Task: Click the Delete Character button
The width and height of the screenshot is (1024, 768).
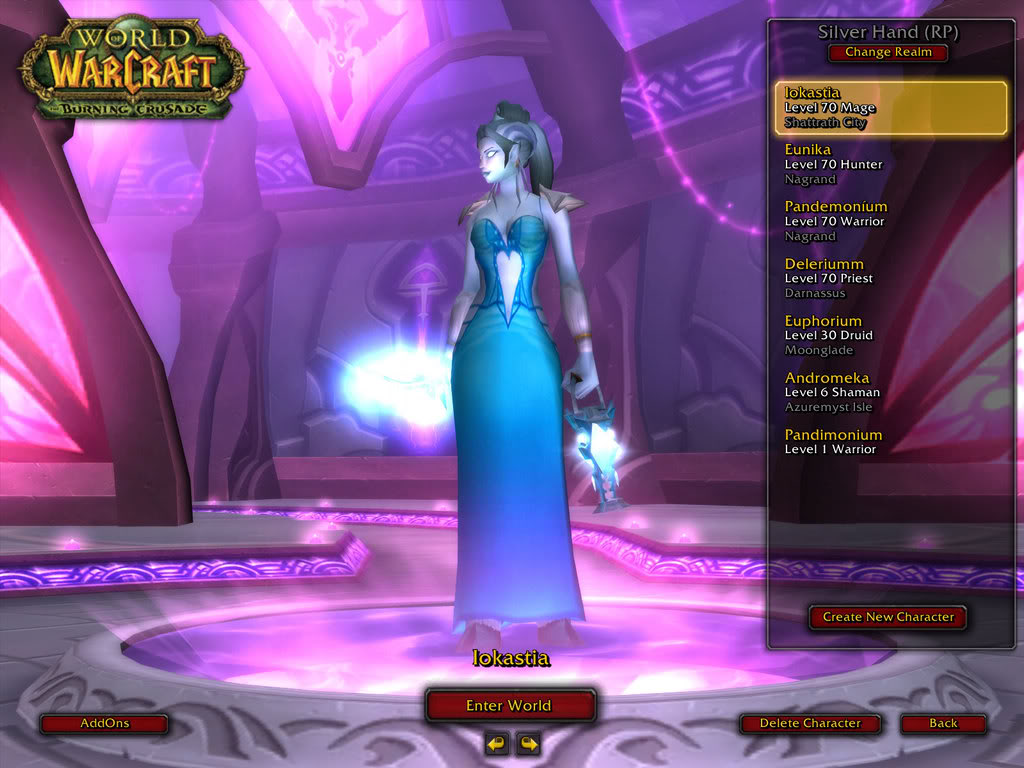Action: [810, 723]
